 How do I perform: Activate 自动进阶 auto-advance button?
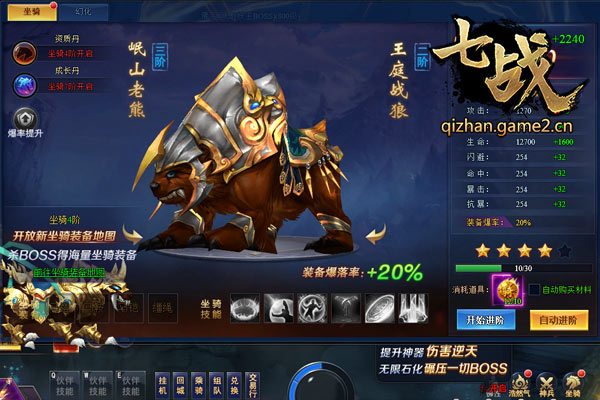558,320
